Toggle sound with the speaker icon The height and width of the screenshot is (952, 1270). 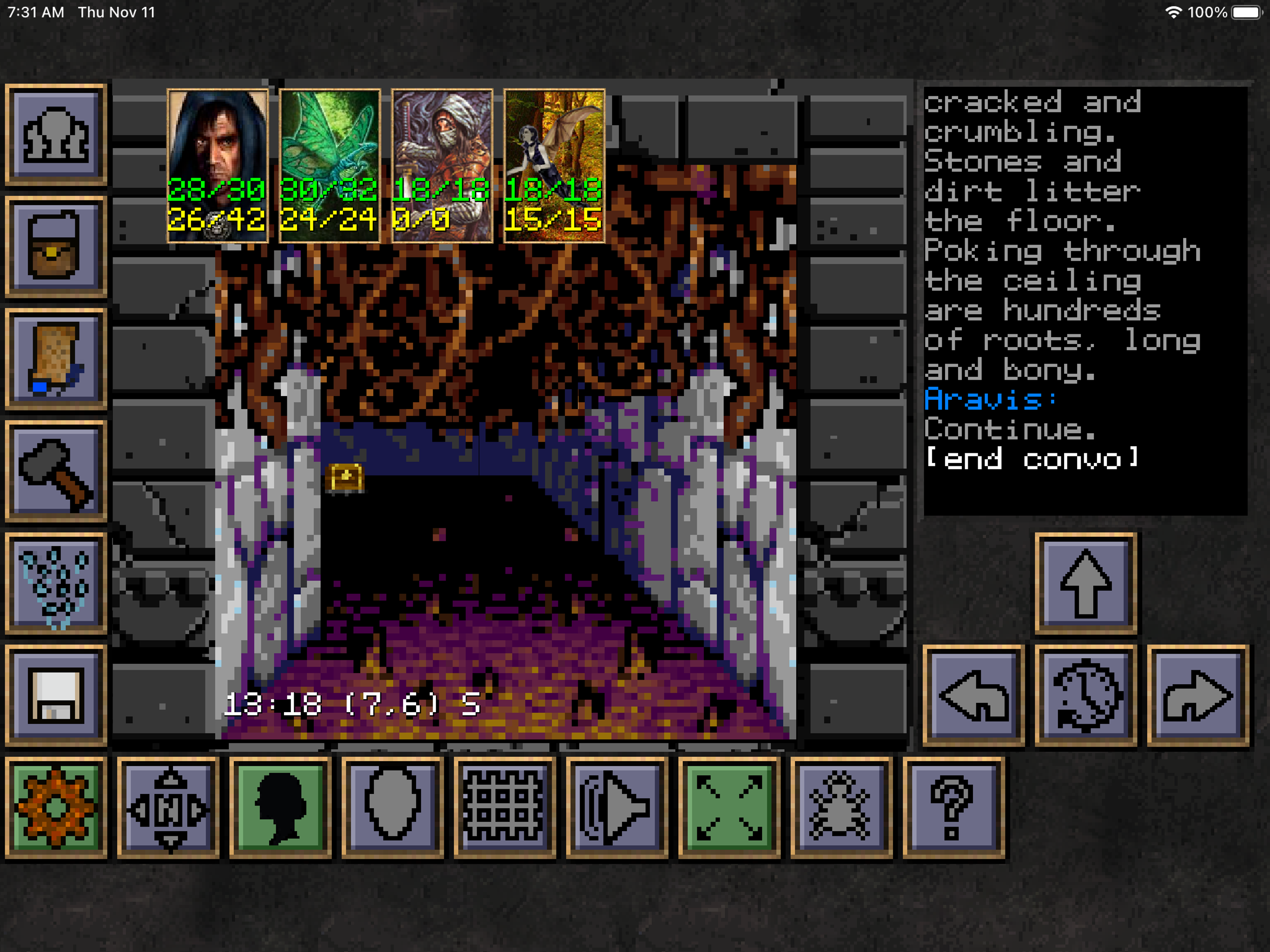click(616, 807)
